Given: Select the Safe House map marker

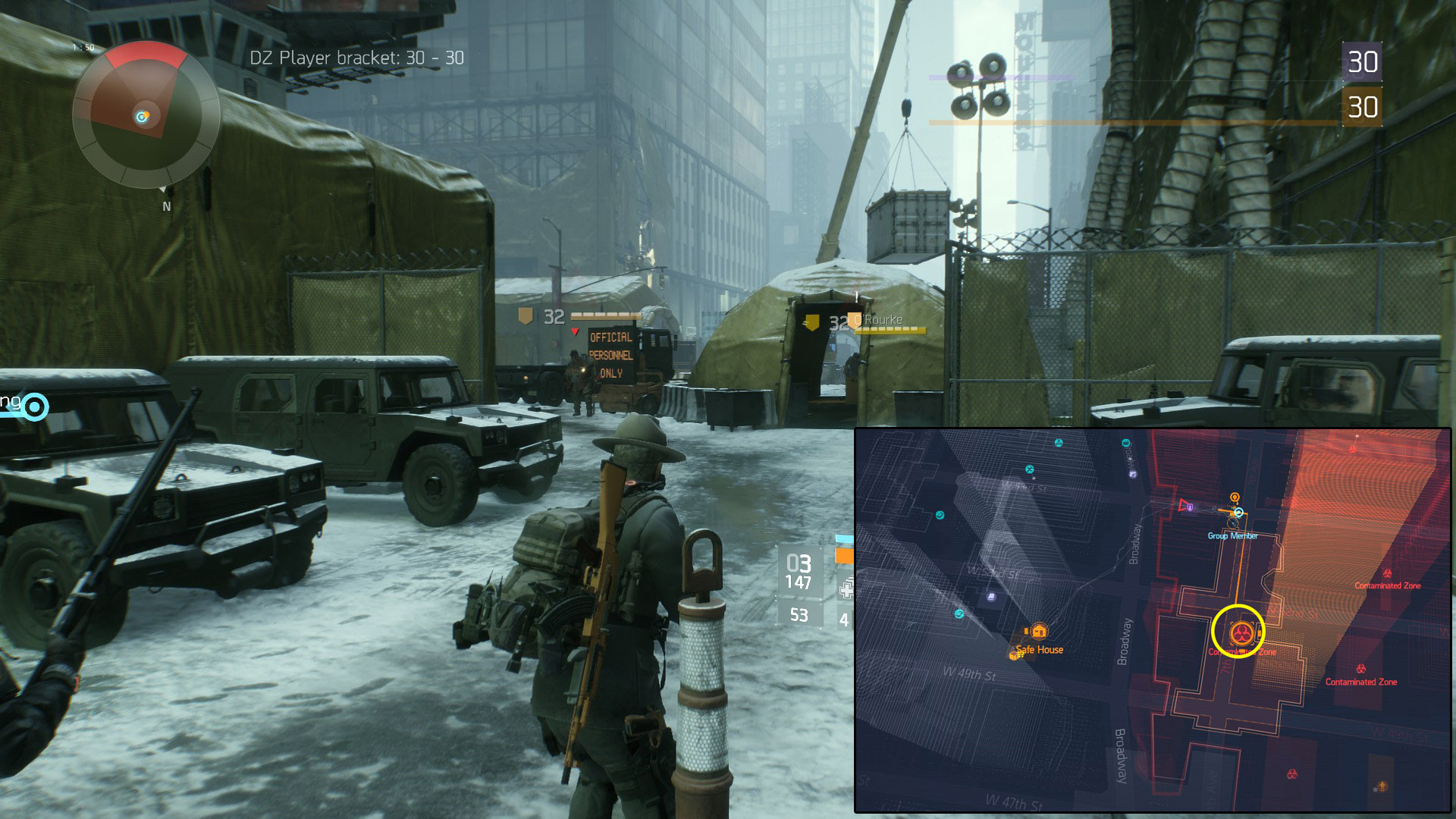Looking at the screenshot, I should tap(1038, 631).
